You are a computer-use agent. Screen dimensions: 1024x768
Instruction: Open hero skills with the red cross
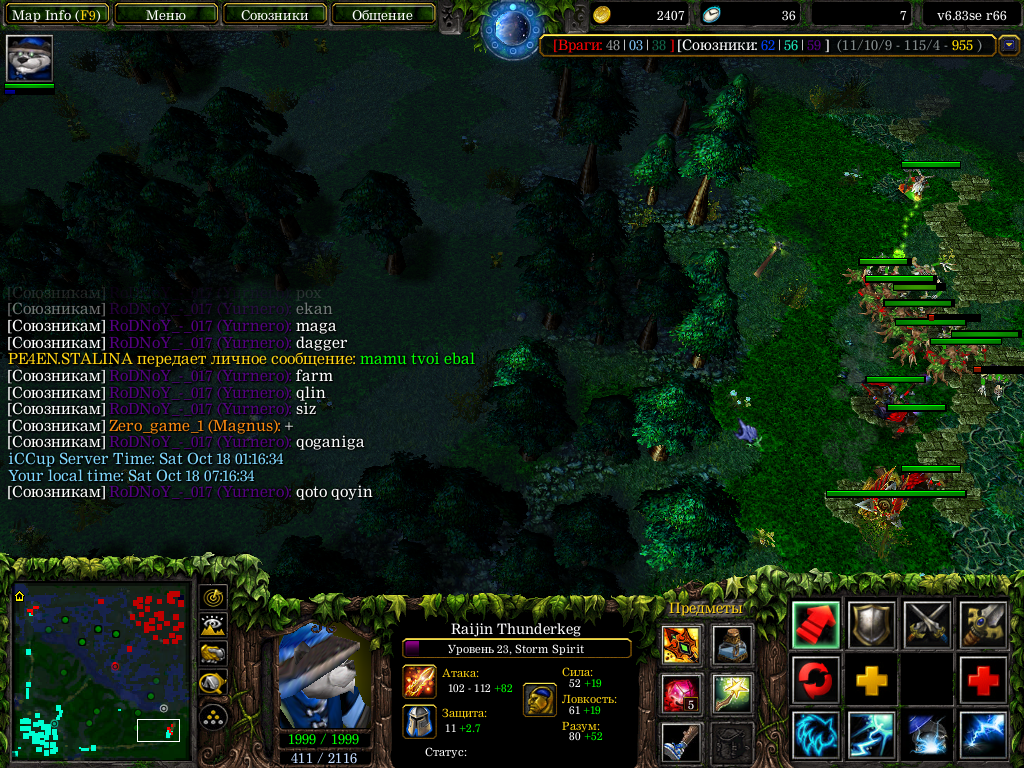pyautogui.click(x=983, y=680)
